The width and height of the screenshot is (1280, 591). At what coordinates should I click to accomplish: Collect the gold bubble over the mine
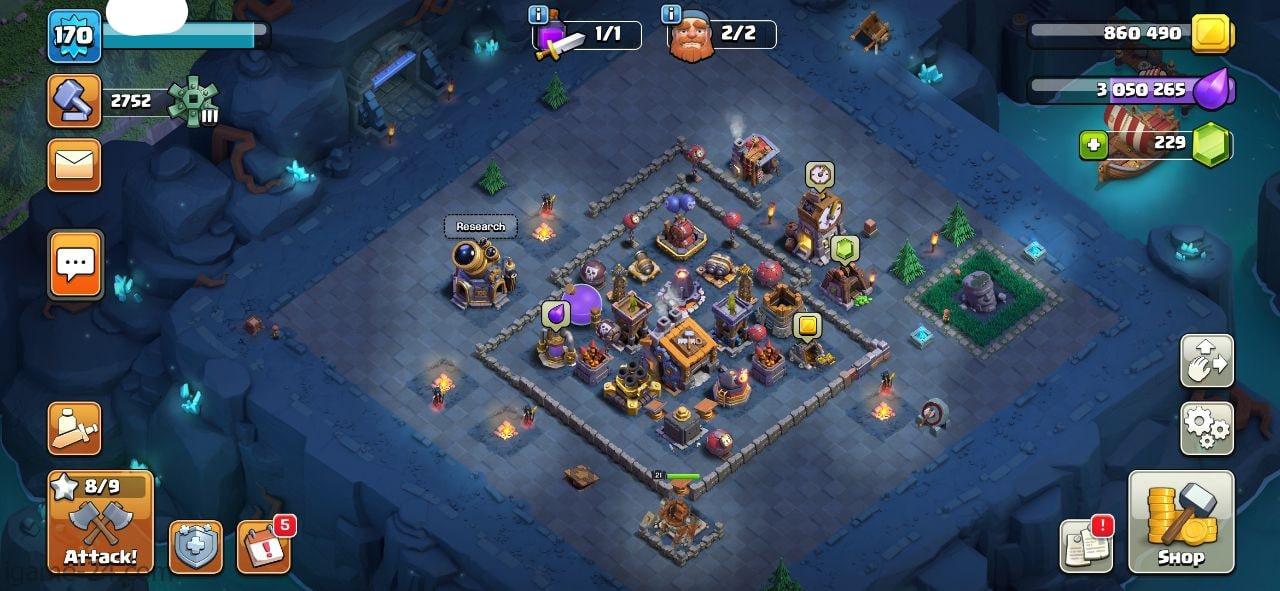pos(806,326)
